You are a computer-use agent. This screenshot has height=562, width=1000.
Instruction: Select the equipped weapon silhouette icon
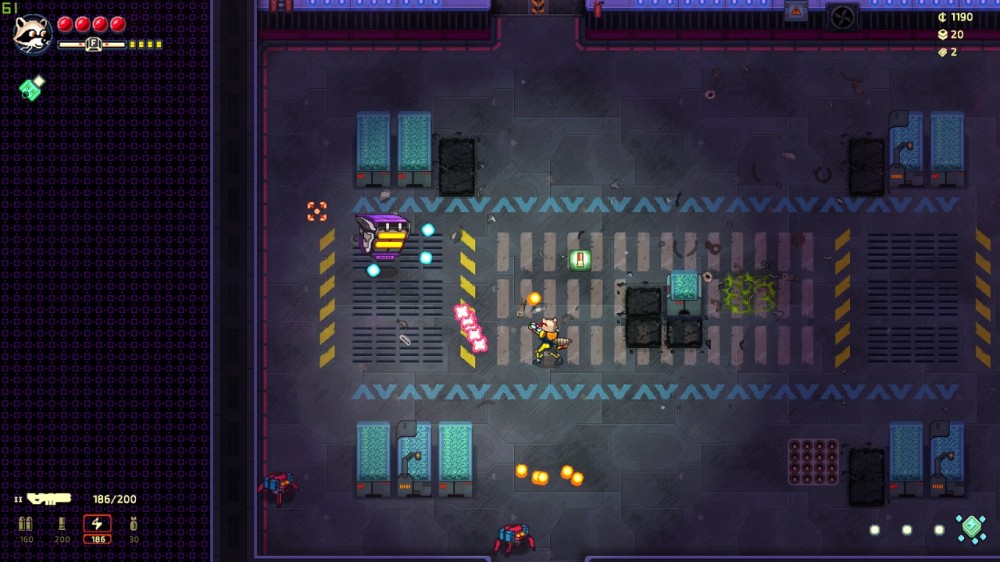click(49, 498)
